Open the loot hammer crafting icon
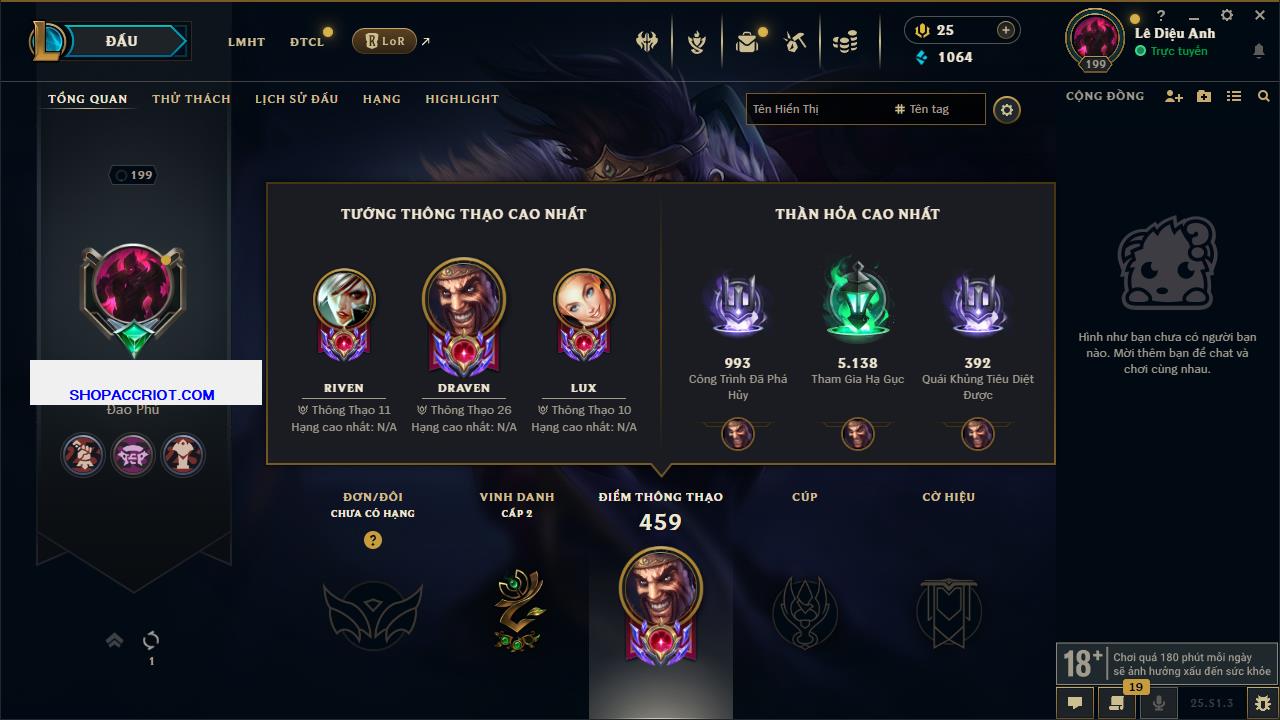This screenshot has height=720, width=1280. click(x=796, y=42)
